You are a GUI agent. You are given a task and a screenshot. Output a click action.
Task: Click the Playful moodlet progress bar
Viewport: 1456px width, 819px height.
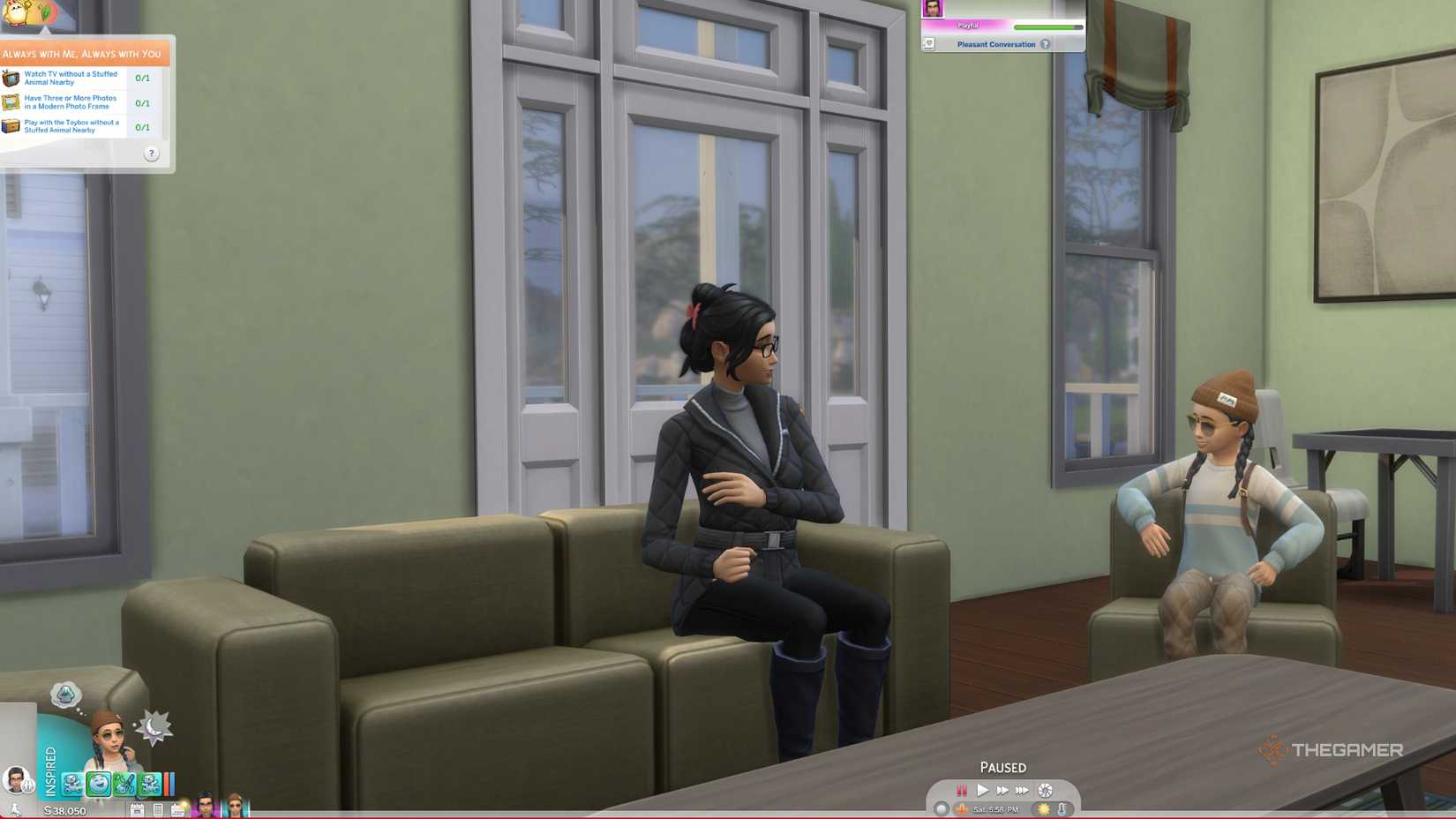pos(1048,26)
